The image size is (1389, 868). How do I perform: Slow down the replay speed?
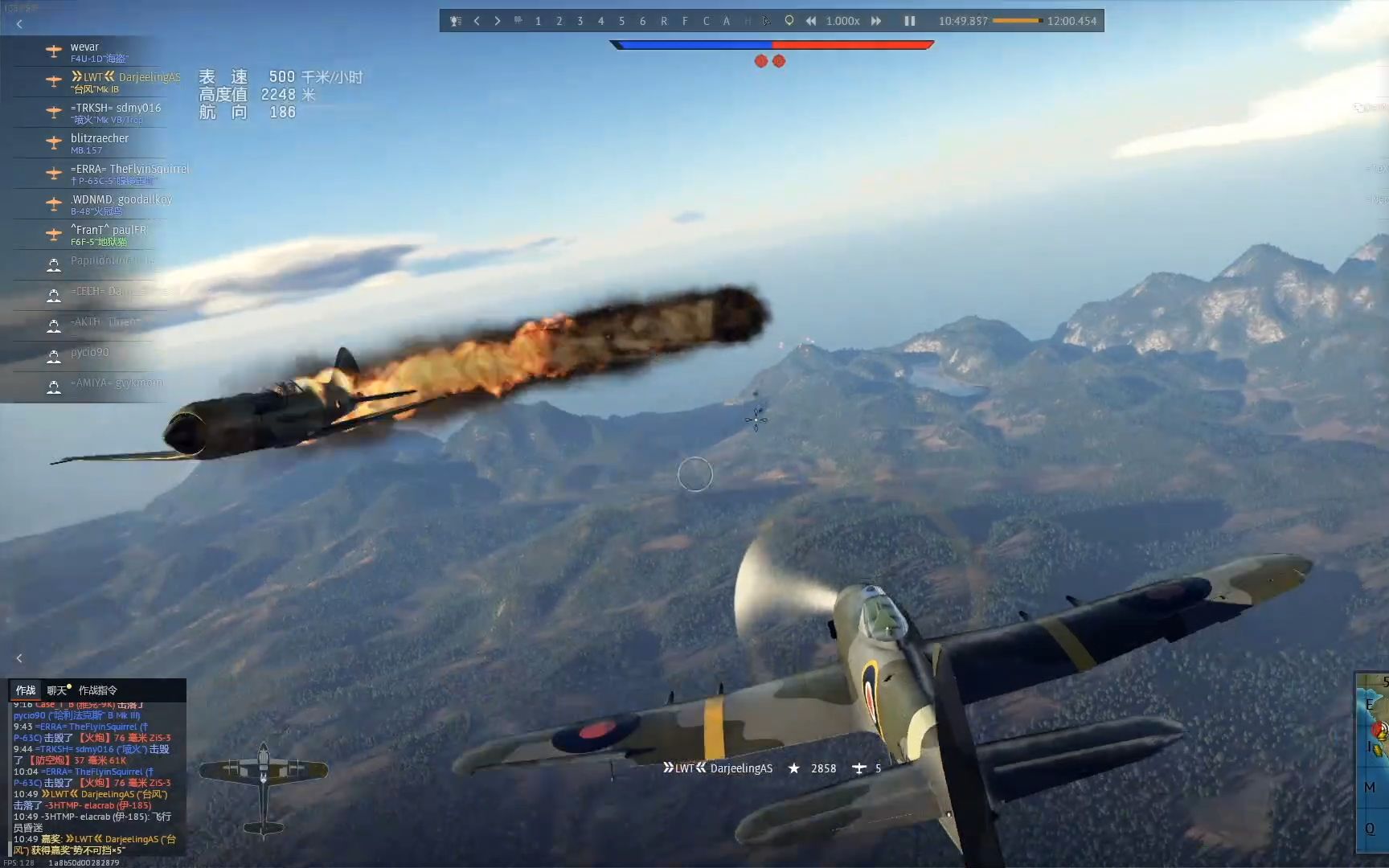pos(811,21)
